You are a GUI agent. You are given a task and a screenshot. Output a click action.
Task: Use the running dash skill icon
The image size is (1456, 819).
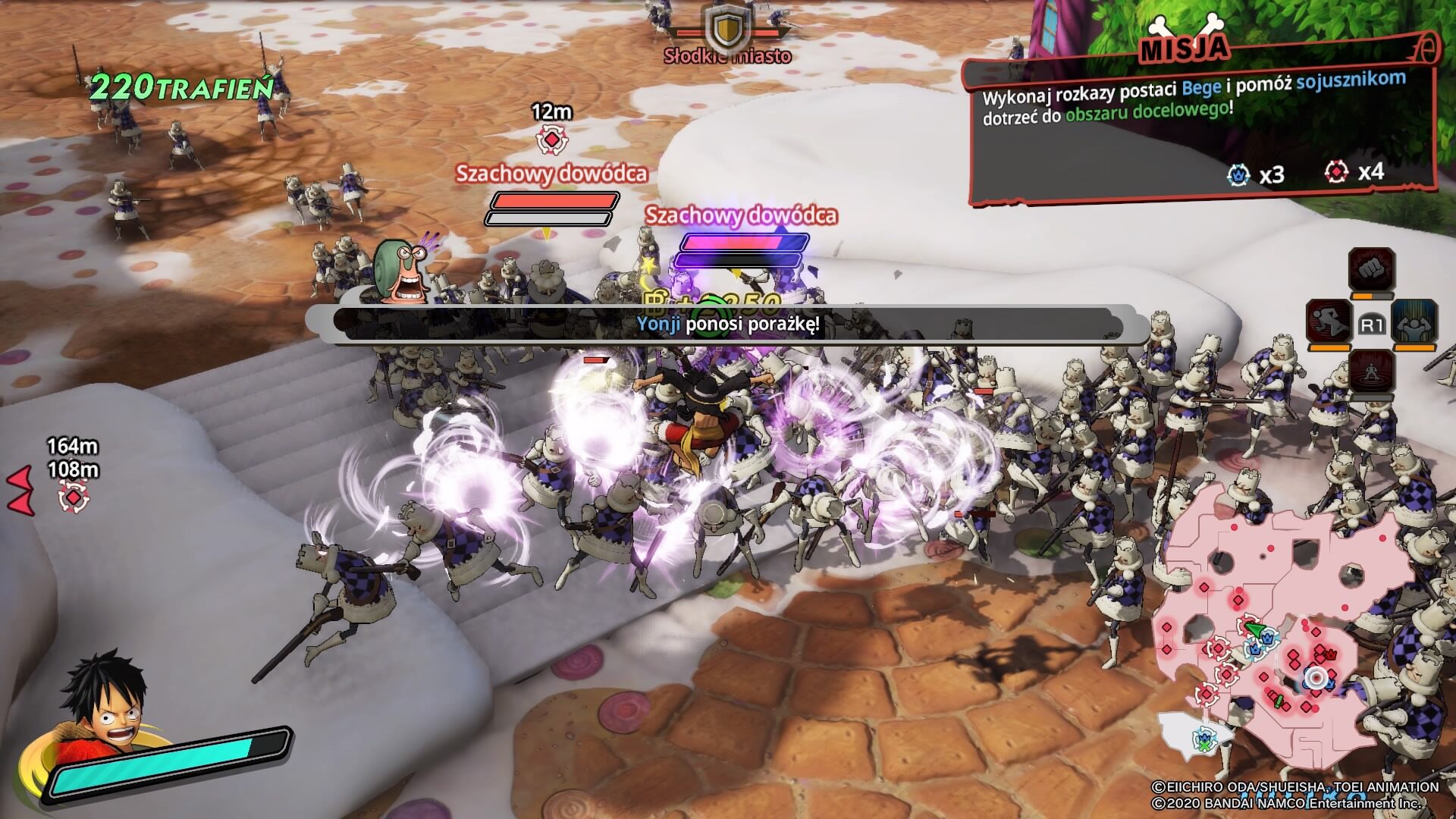tap(1329, 321)
